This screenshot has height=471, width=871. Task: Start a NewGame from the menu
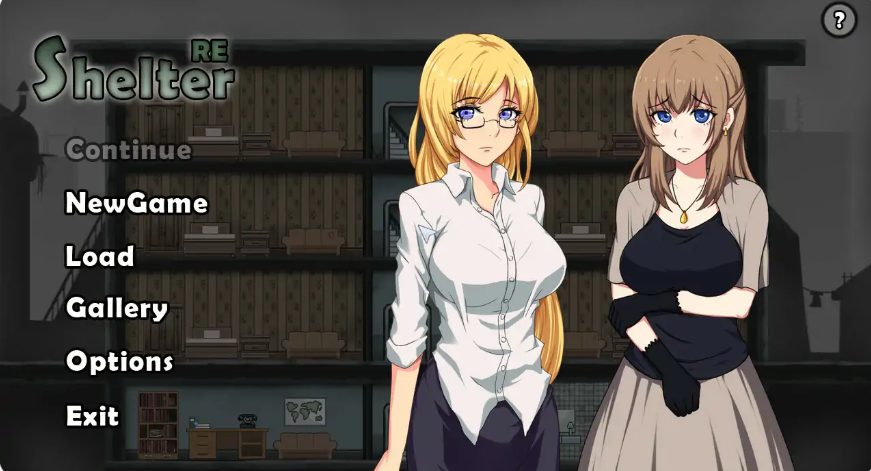coord(136,204)
